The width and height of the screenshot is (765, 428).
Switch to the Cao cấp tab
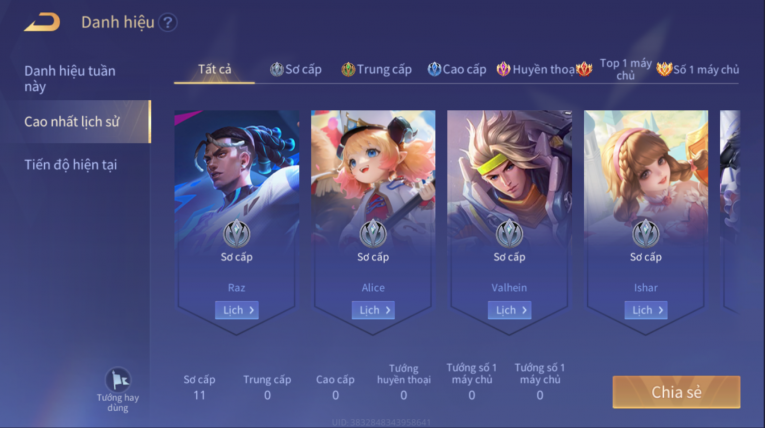(457, 69)
